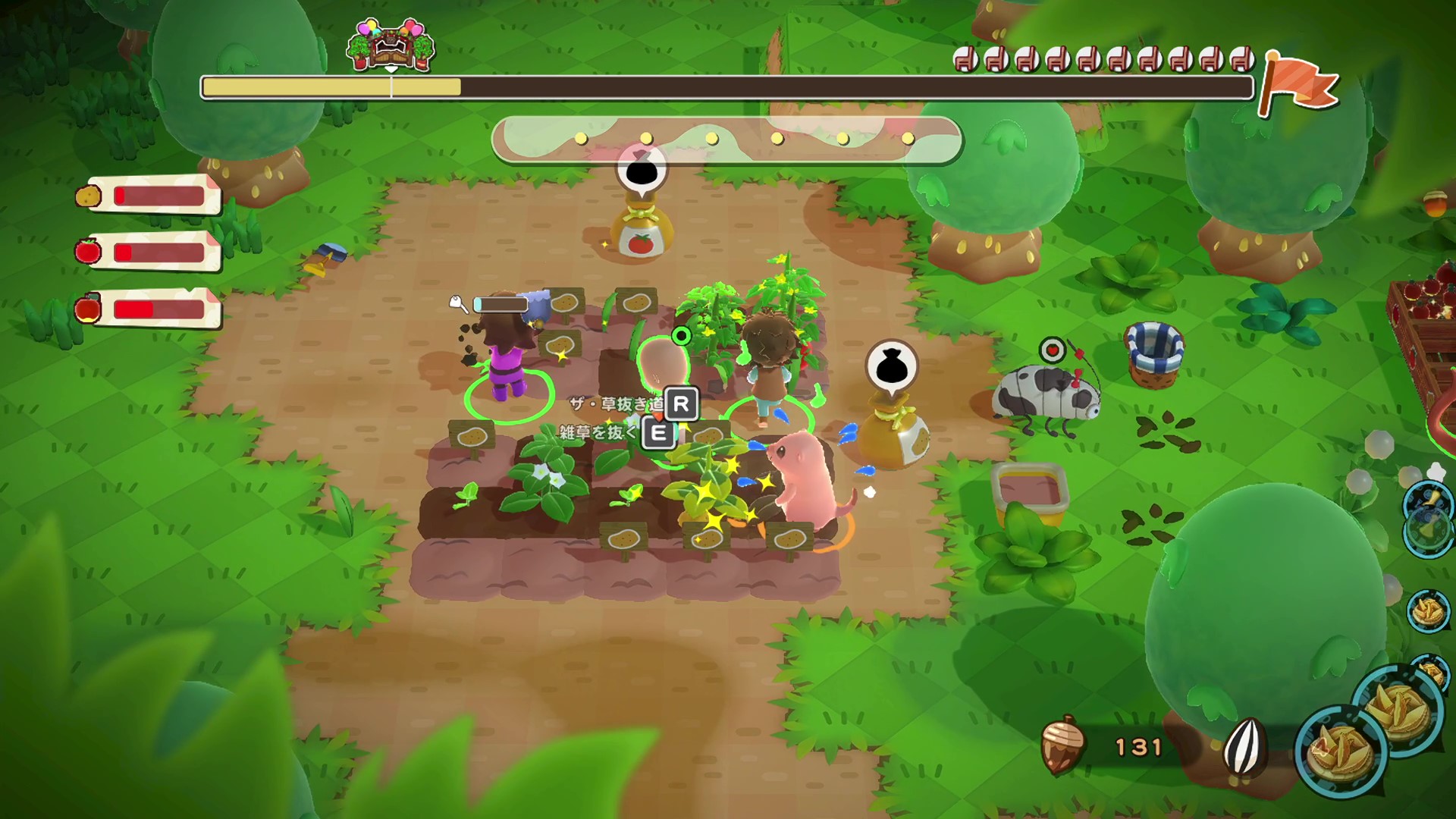Image resolution: width=1456 pixels, height=819 pixels.
Task: Click the decorated shop icon above the progress bar
Action: 391,45
